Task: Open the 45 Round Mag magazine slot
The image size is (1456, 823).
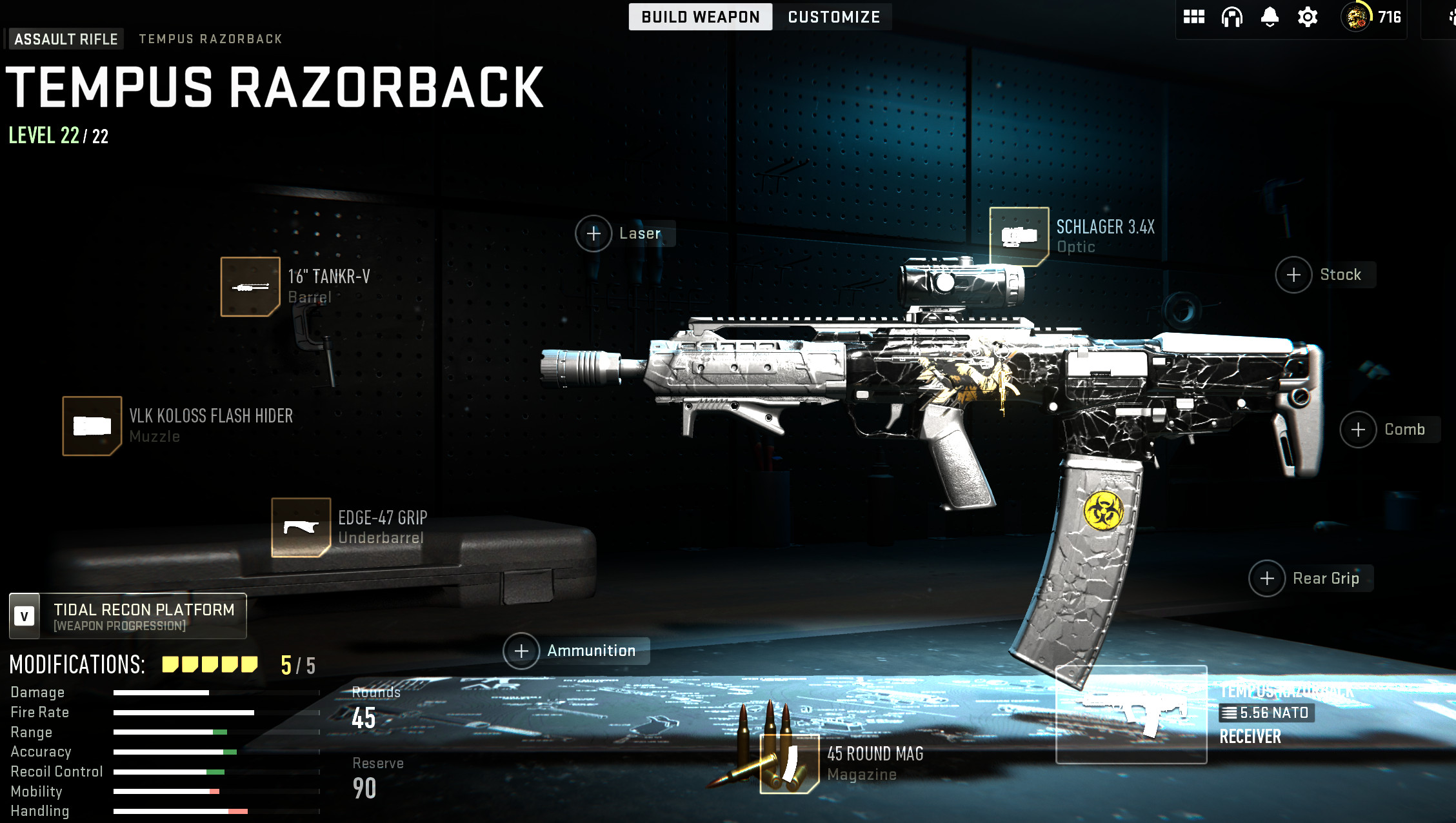Action: coord(790,764)
